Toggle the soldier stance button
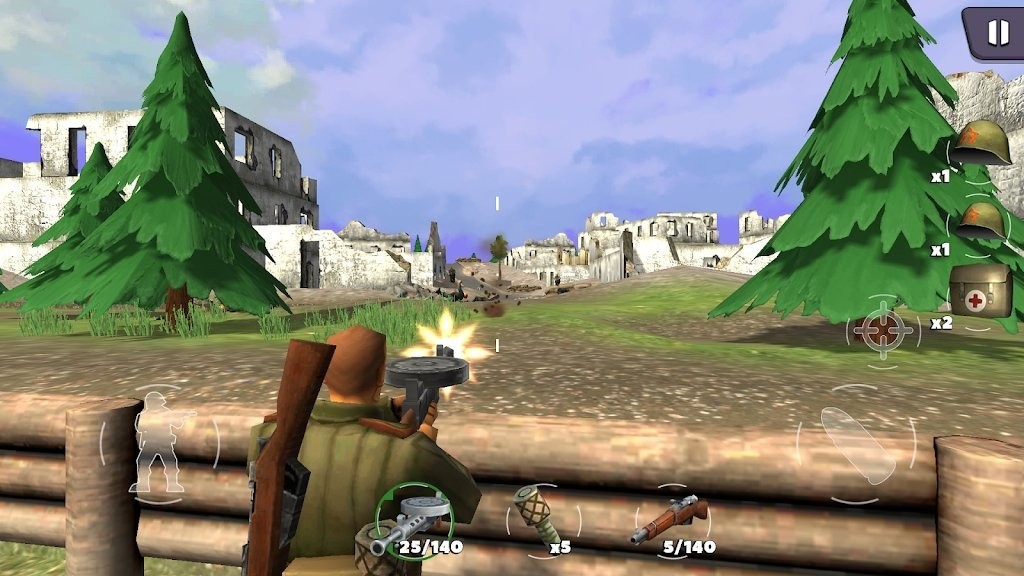1024x576 pixels. 159,443
